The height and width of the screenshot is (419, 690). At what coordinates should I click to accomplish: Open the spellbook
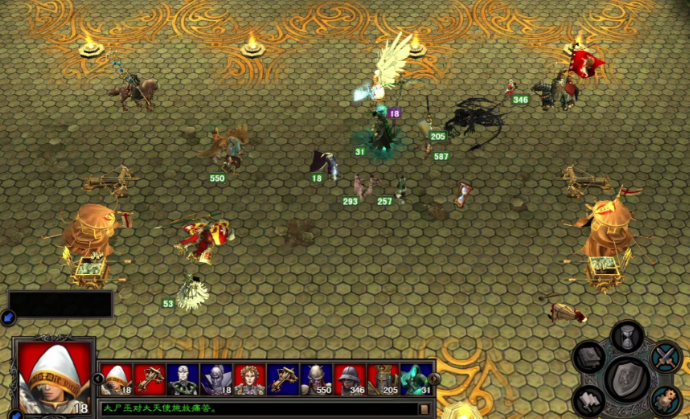pyautogui.click(x=589, y=357)
